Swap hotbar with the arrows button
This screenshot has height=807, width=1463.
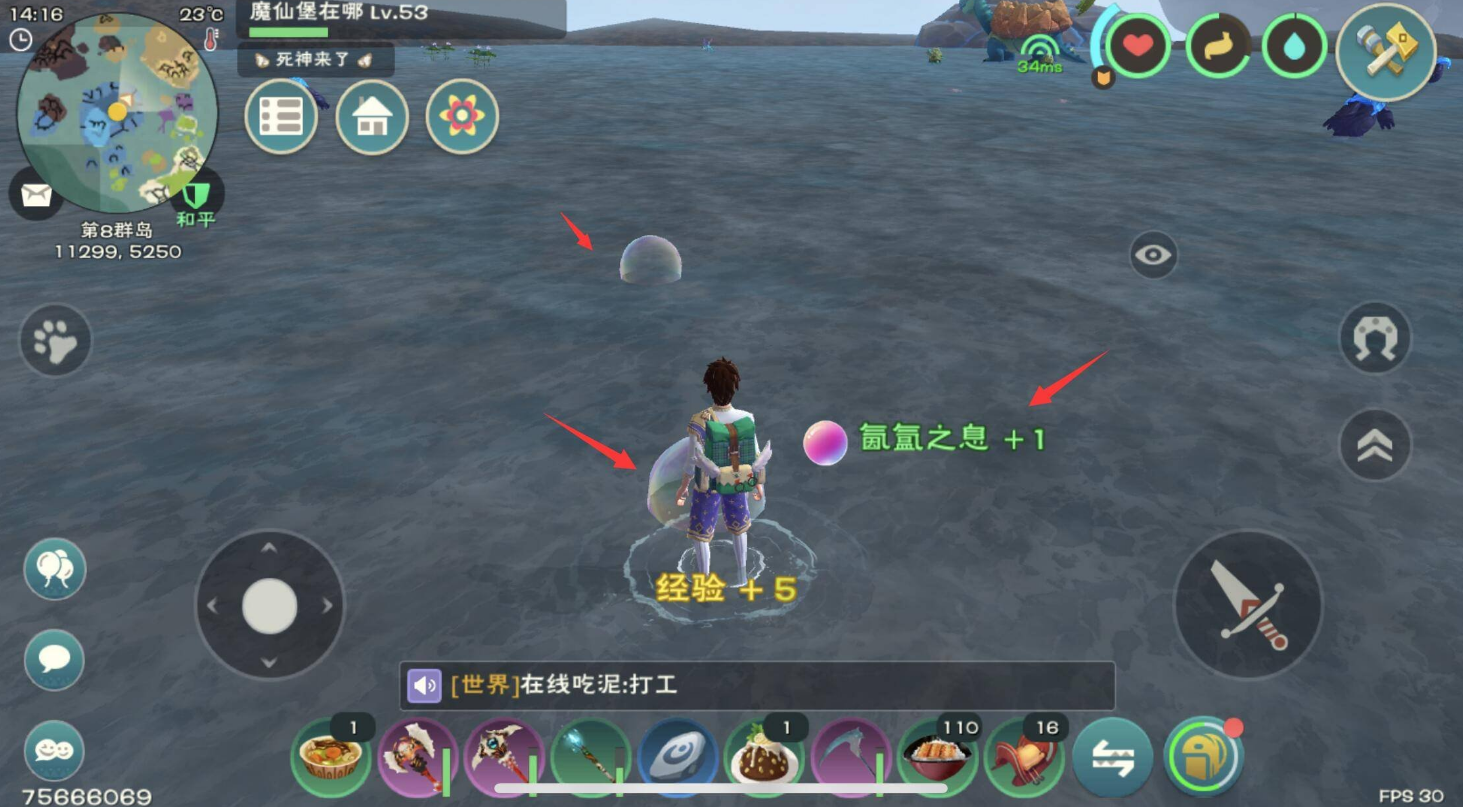1112,757
